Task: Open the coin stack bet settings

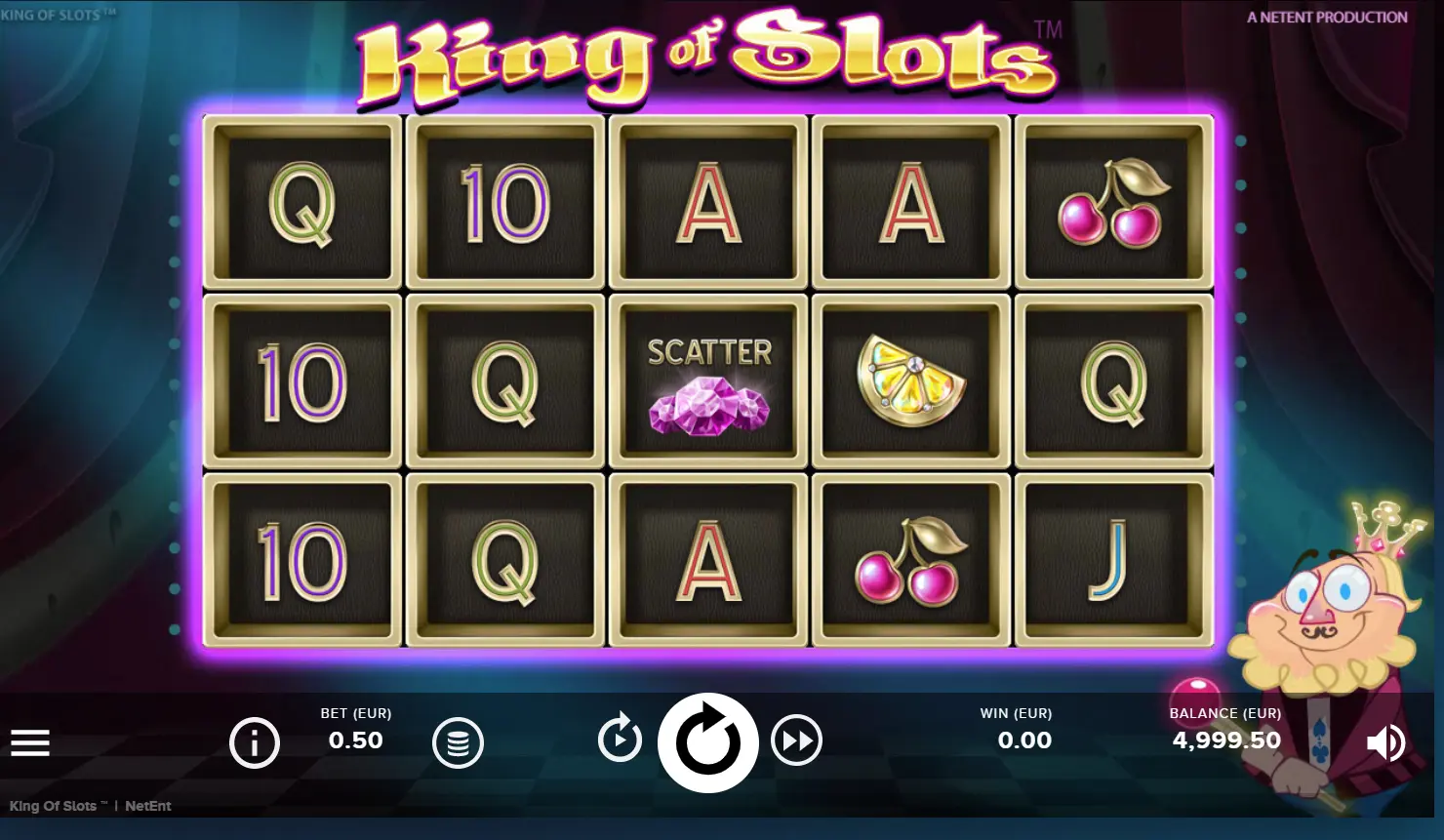Action: coord(458,743)
